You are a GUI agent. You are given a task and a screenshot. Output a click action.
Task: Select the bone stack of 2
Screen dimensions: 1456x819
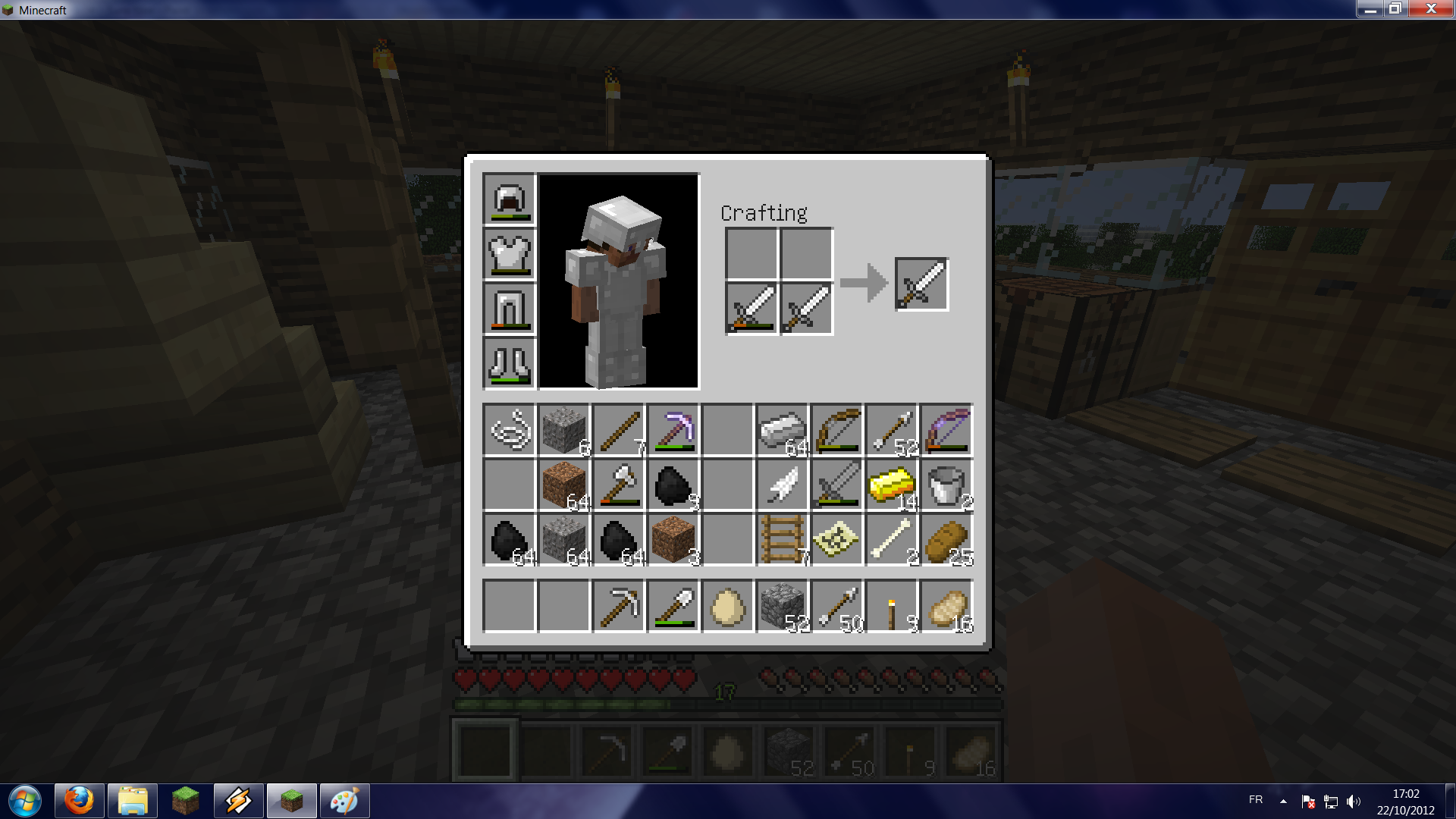[892, 539]
